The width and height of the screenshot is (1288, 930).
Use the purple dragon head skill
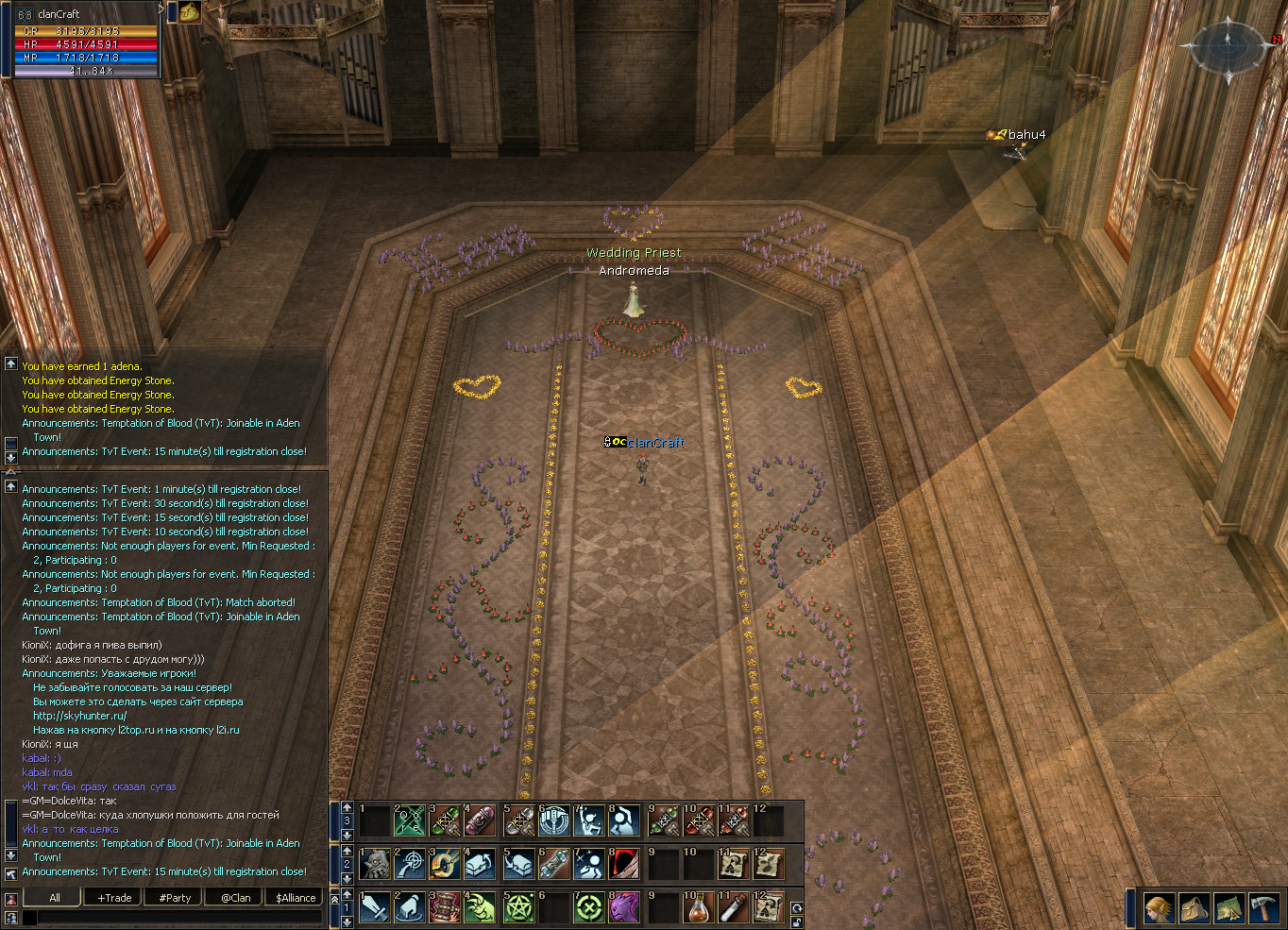[624, 908]
